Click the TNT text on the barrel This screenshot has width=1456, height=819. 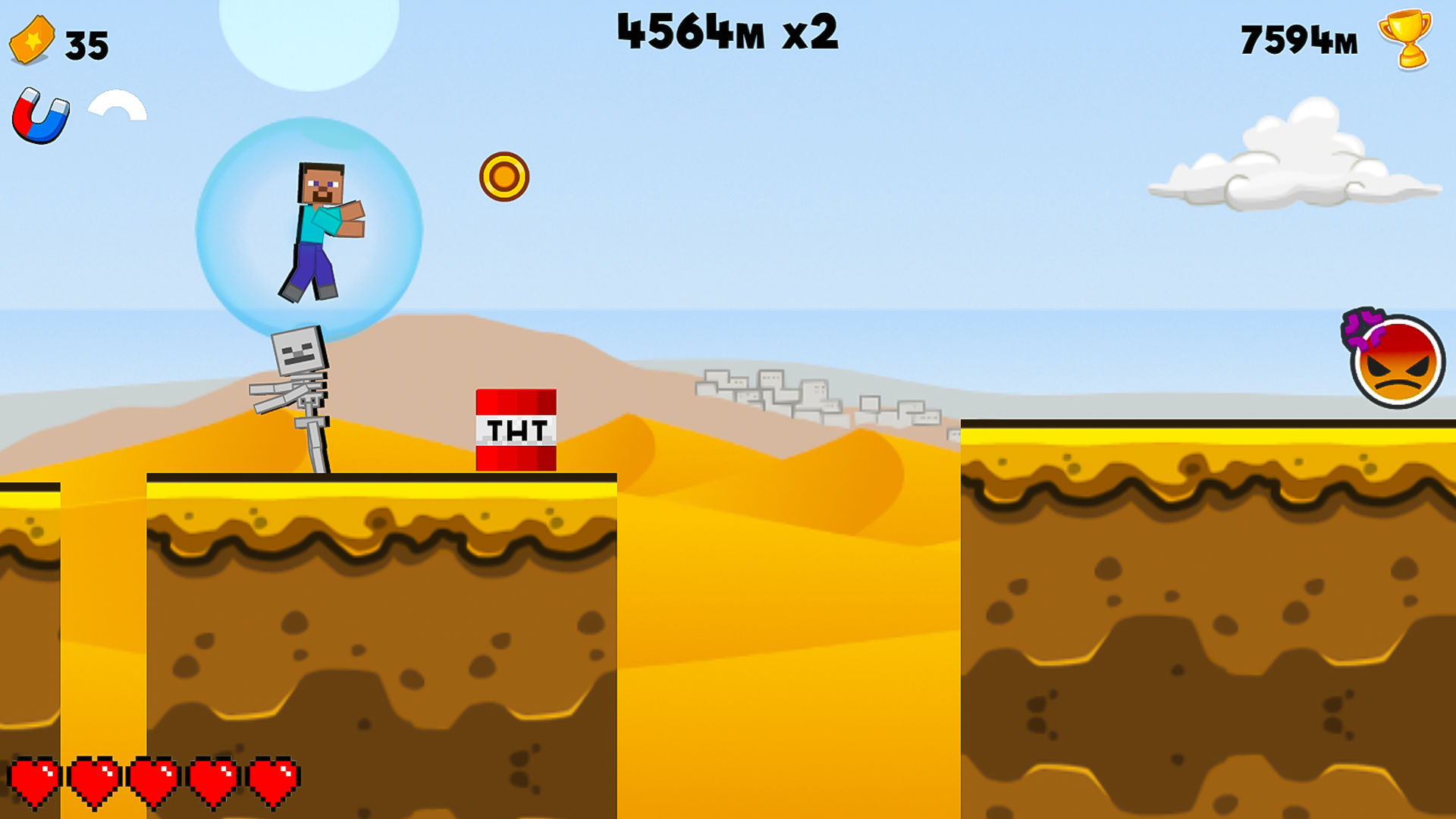(516, 430)
